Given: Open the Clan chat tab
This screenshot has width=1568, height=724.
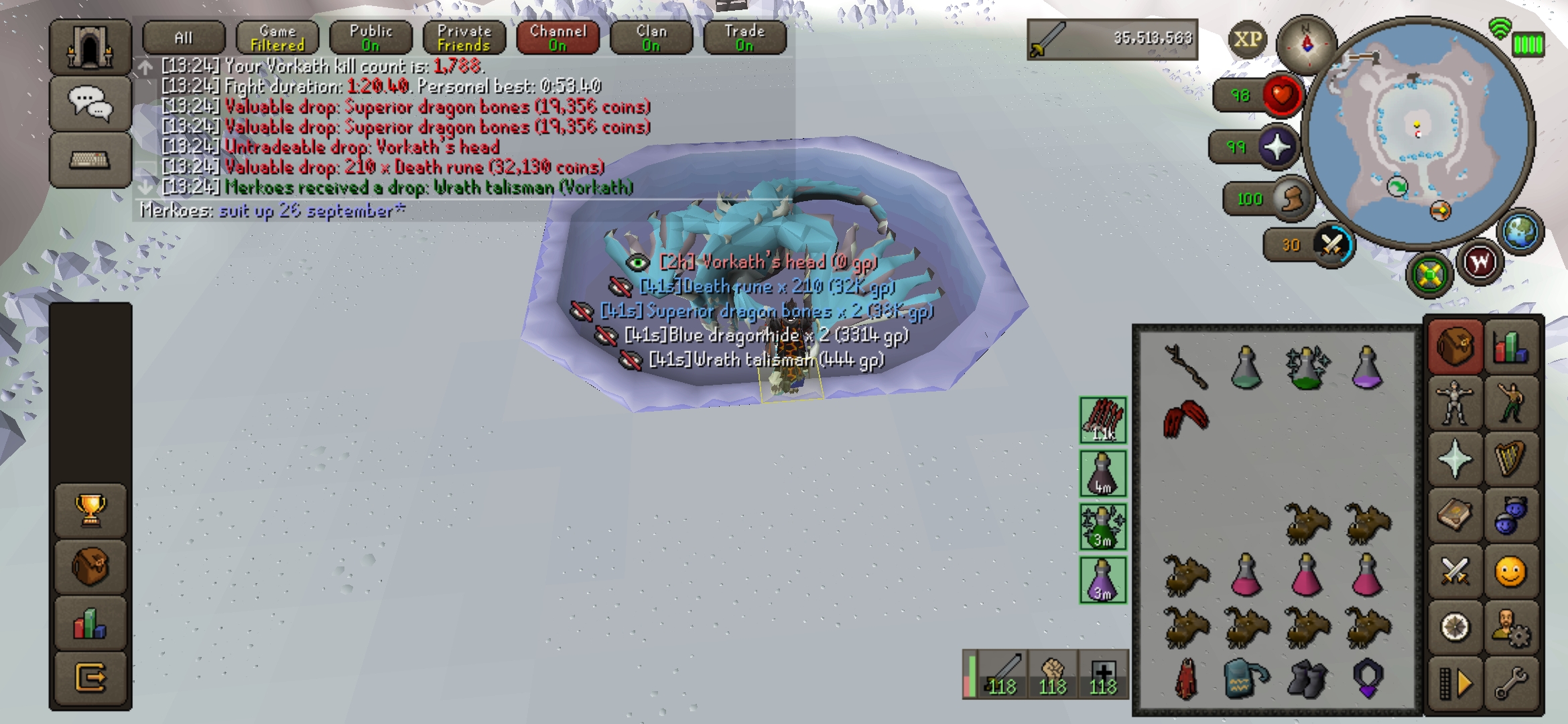Looking at the screenshot, I should pyautogui.click(x=651, y=38).
